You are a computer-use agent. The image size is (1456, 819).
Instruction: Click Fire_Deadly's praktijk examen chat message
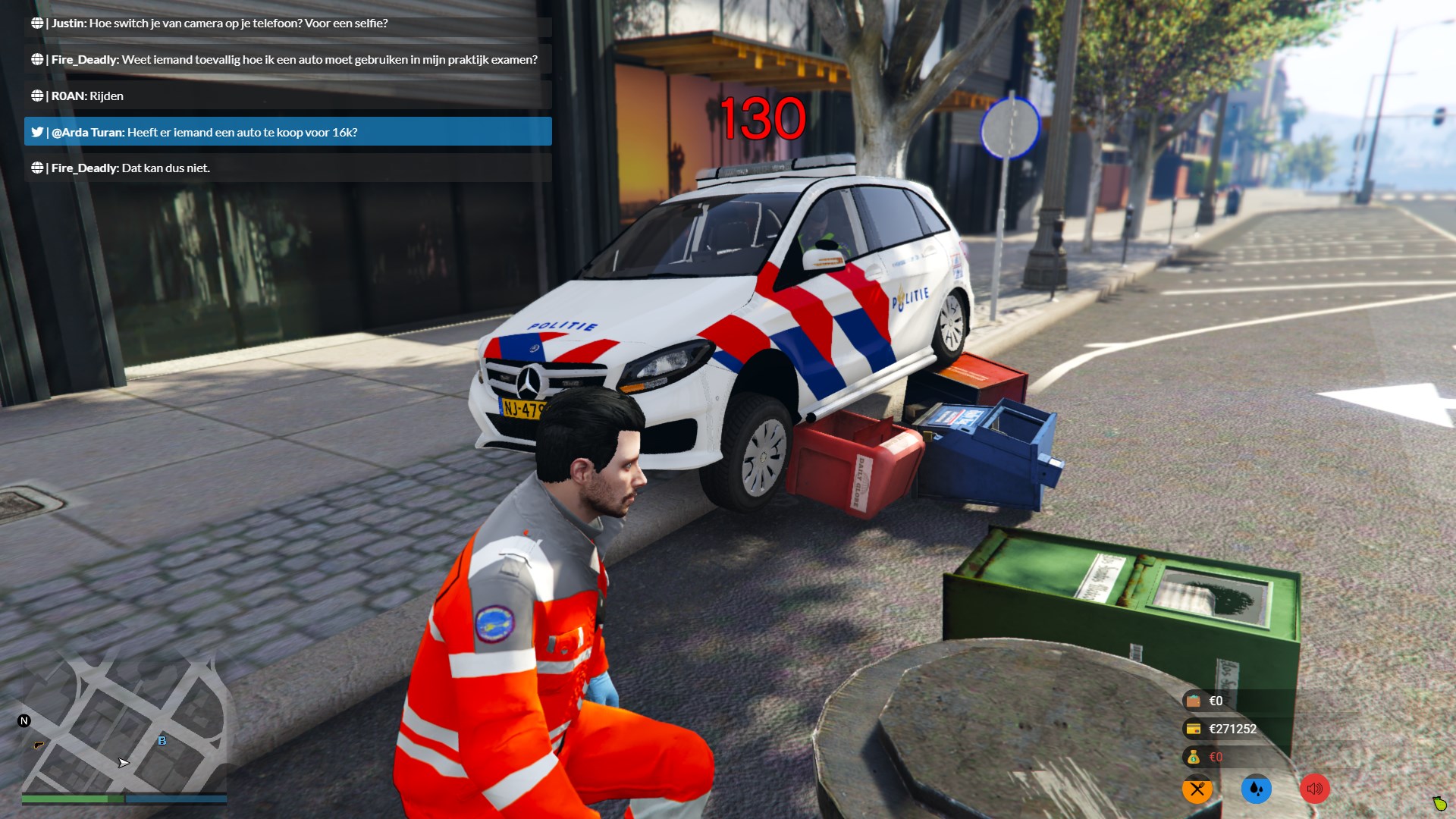287,60
